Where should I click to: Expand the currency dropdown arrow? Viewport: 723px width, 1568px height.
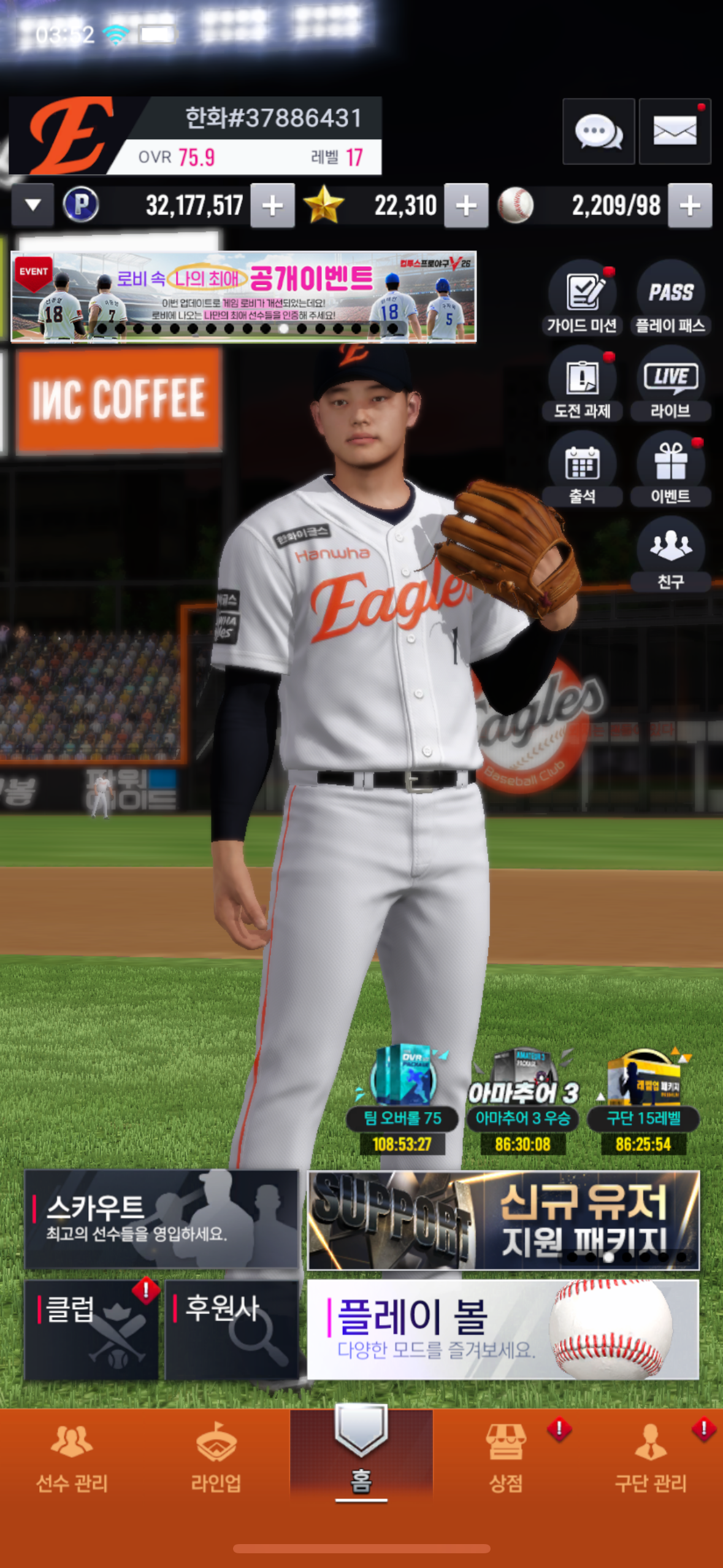pyautogui.click(x=33, y=205)
